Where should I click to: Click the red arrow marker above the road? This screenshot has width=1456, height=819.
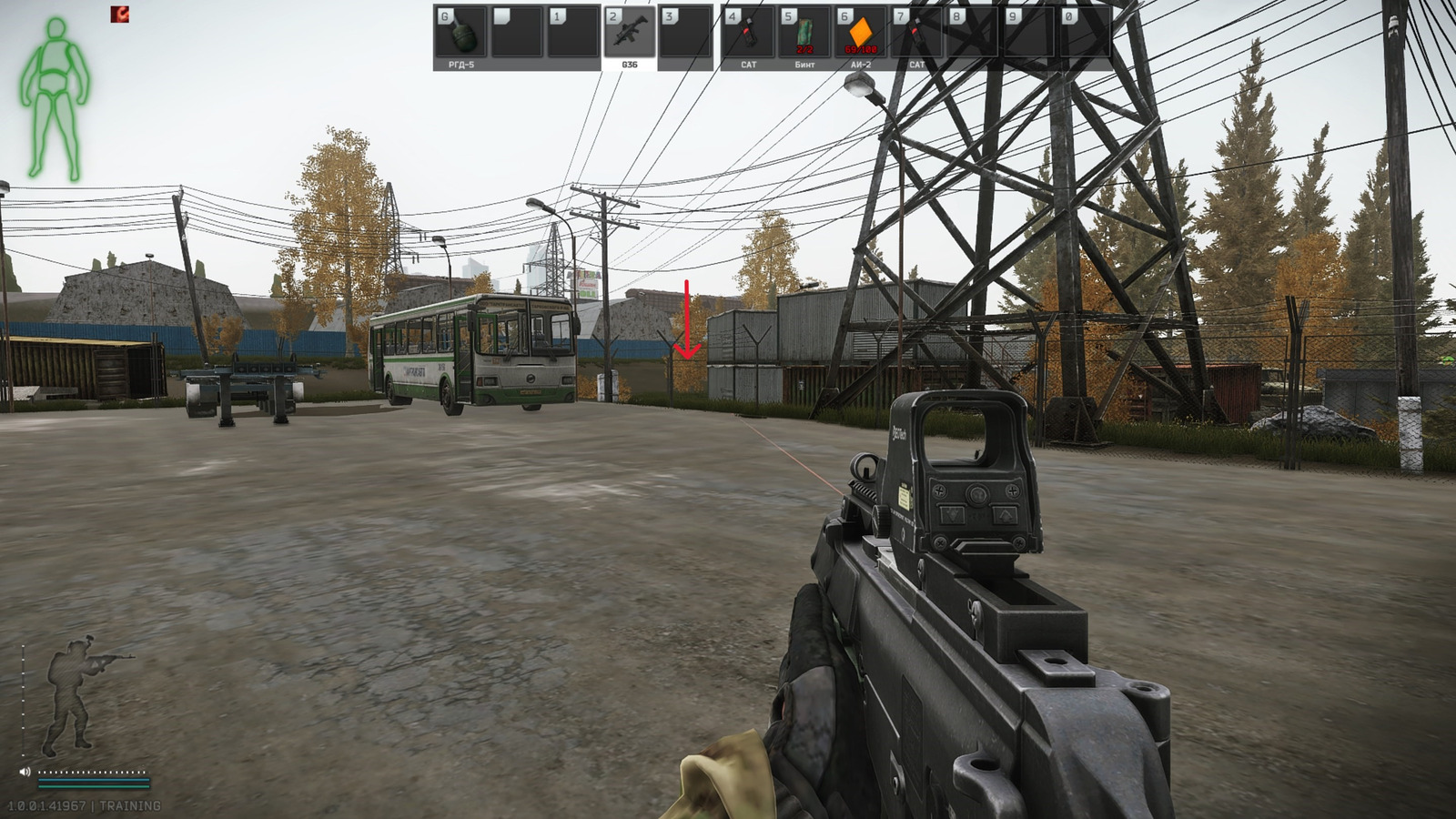point(686,320)
